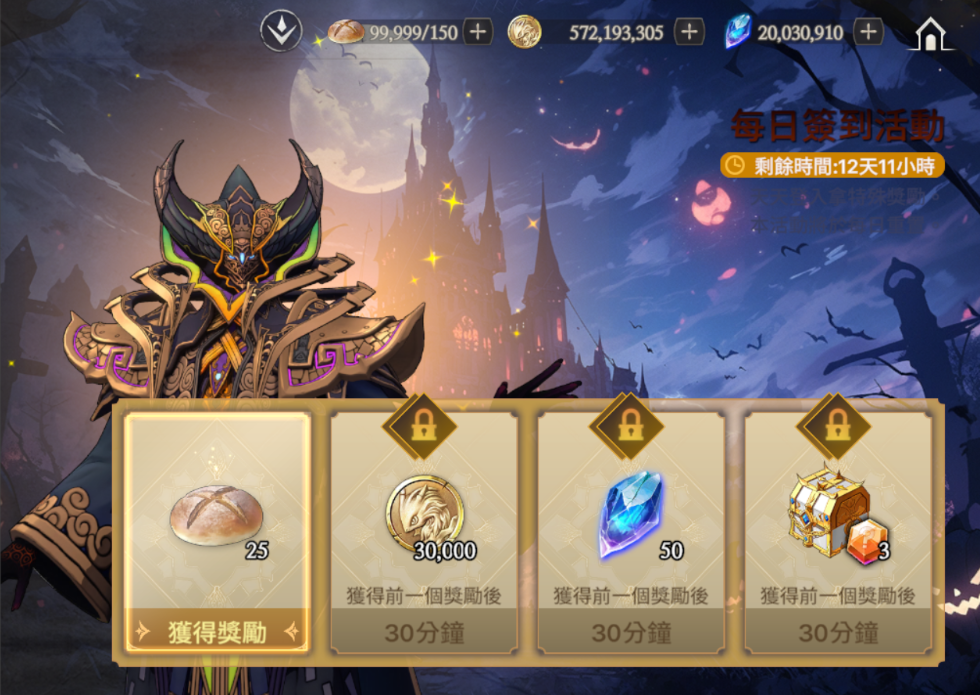Select the locked treasure chest reward card
This screenshot has width=980, height=695.
point(838,532)
